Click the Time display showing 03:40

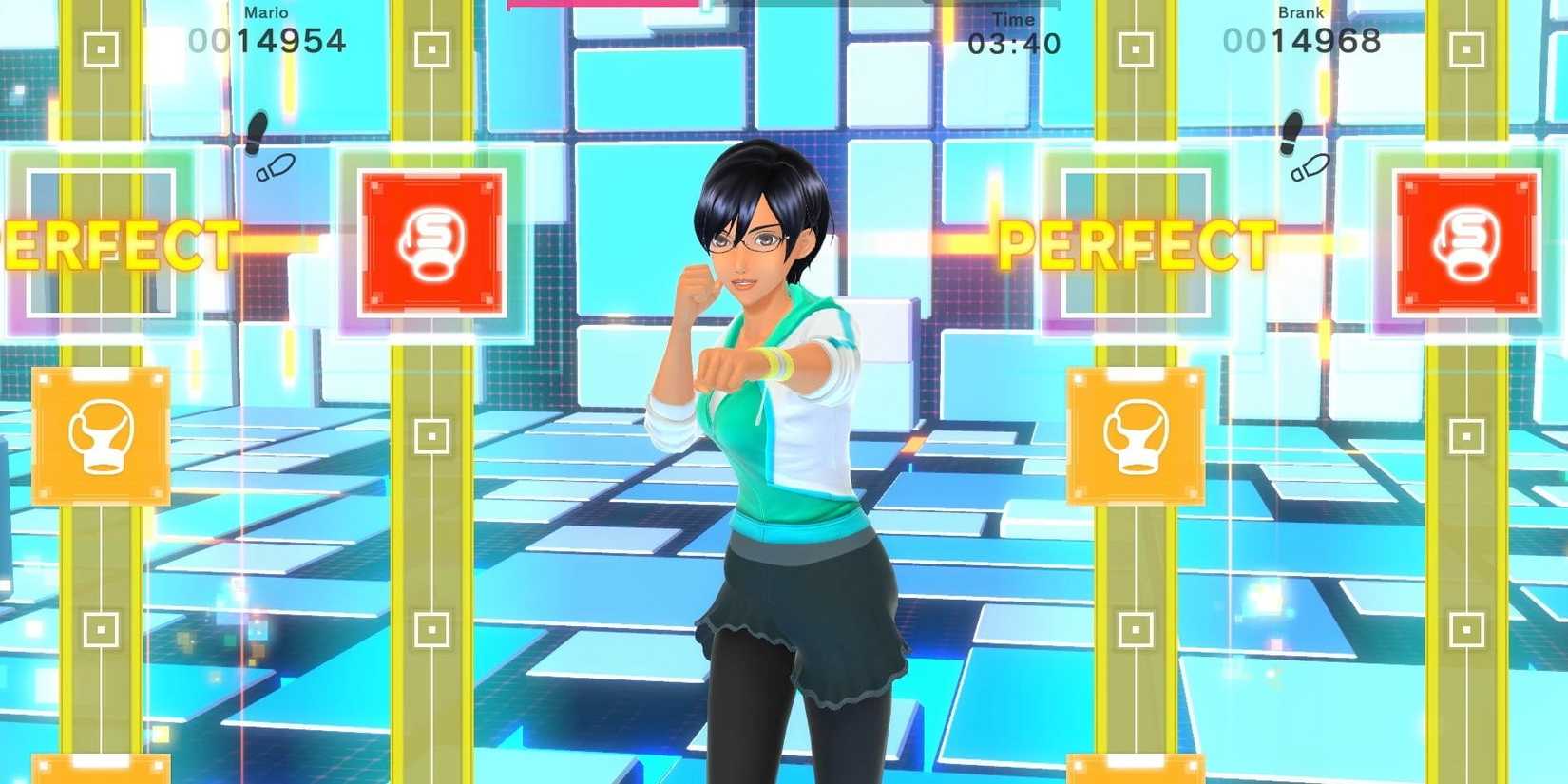pyautogui.click(x=1015, y=43)
